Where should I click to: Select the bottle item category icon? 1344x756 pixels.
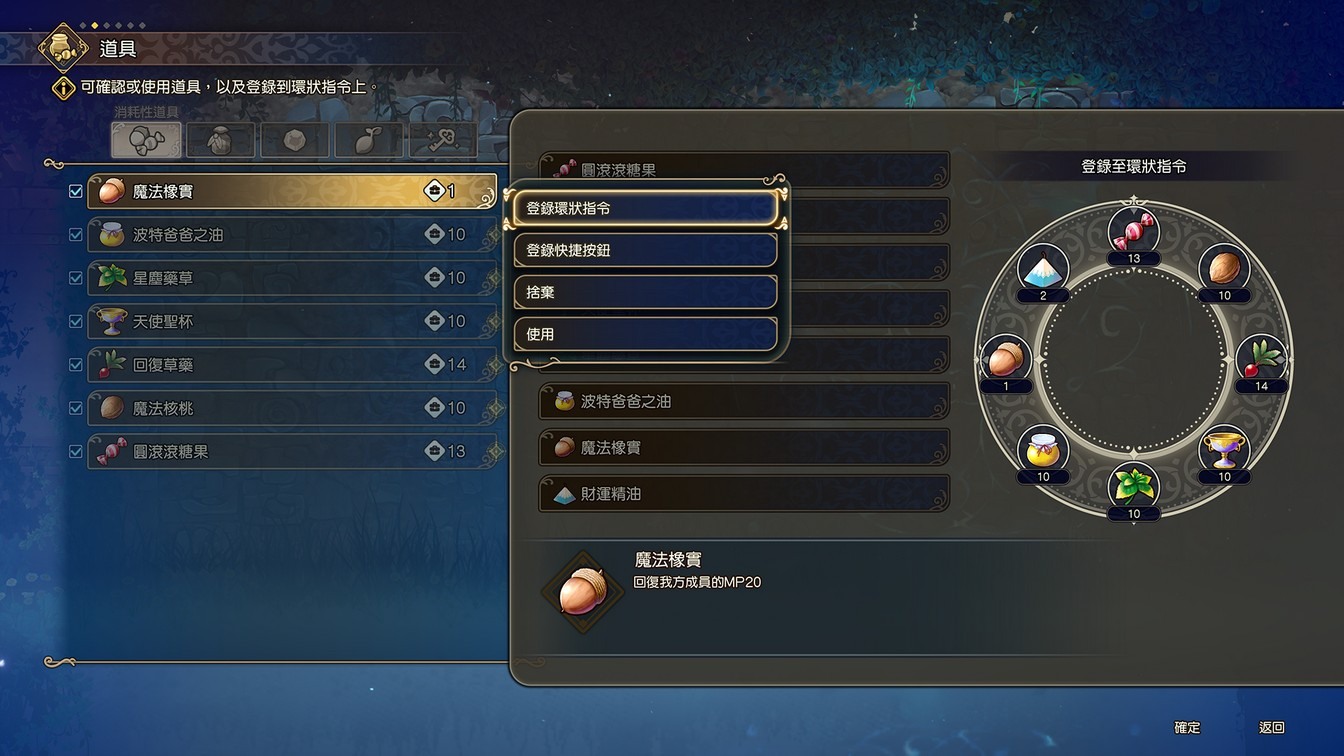220,140
